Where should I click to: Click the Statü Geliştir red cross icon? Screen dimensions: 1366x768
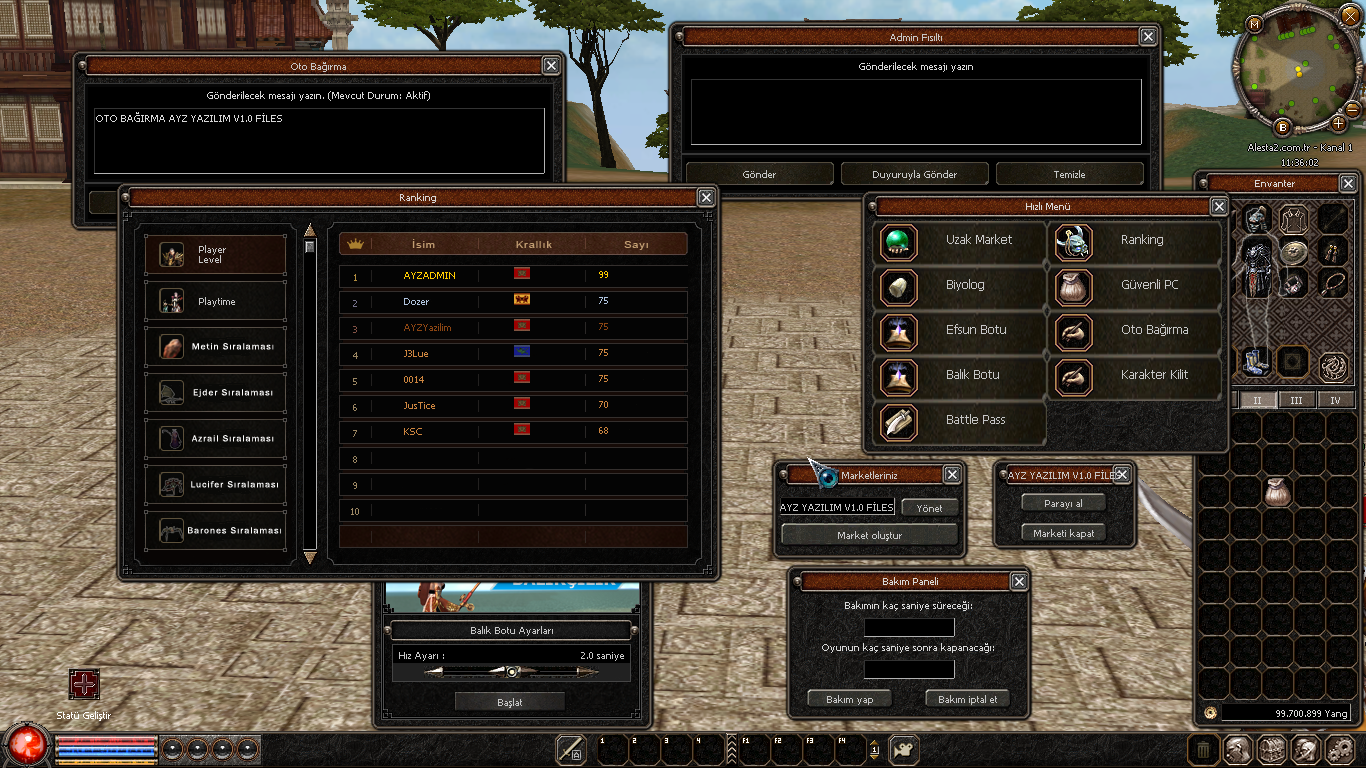[x=84, y=685]
